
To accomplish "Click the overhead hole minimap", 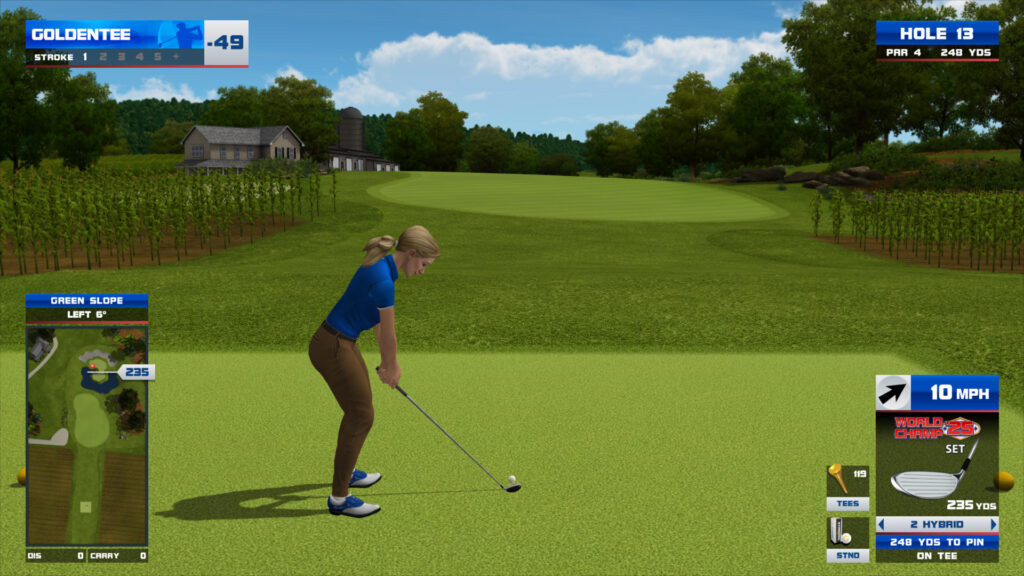I will click(x=87, y=433).
